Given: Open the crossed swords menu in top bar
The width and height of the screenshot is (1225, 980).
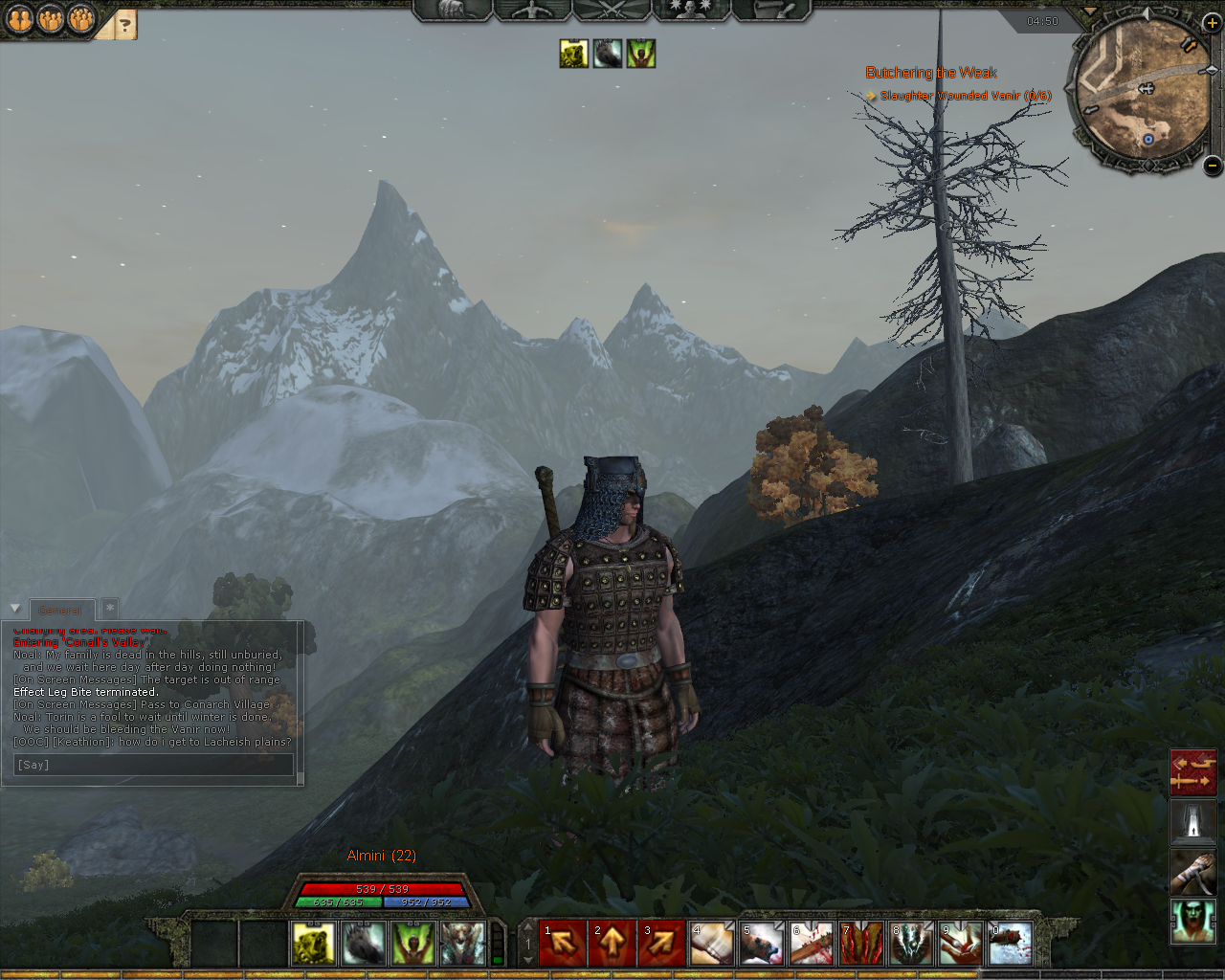Looking at the screenshot, I should (x=611, y=10).
